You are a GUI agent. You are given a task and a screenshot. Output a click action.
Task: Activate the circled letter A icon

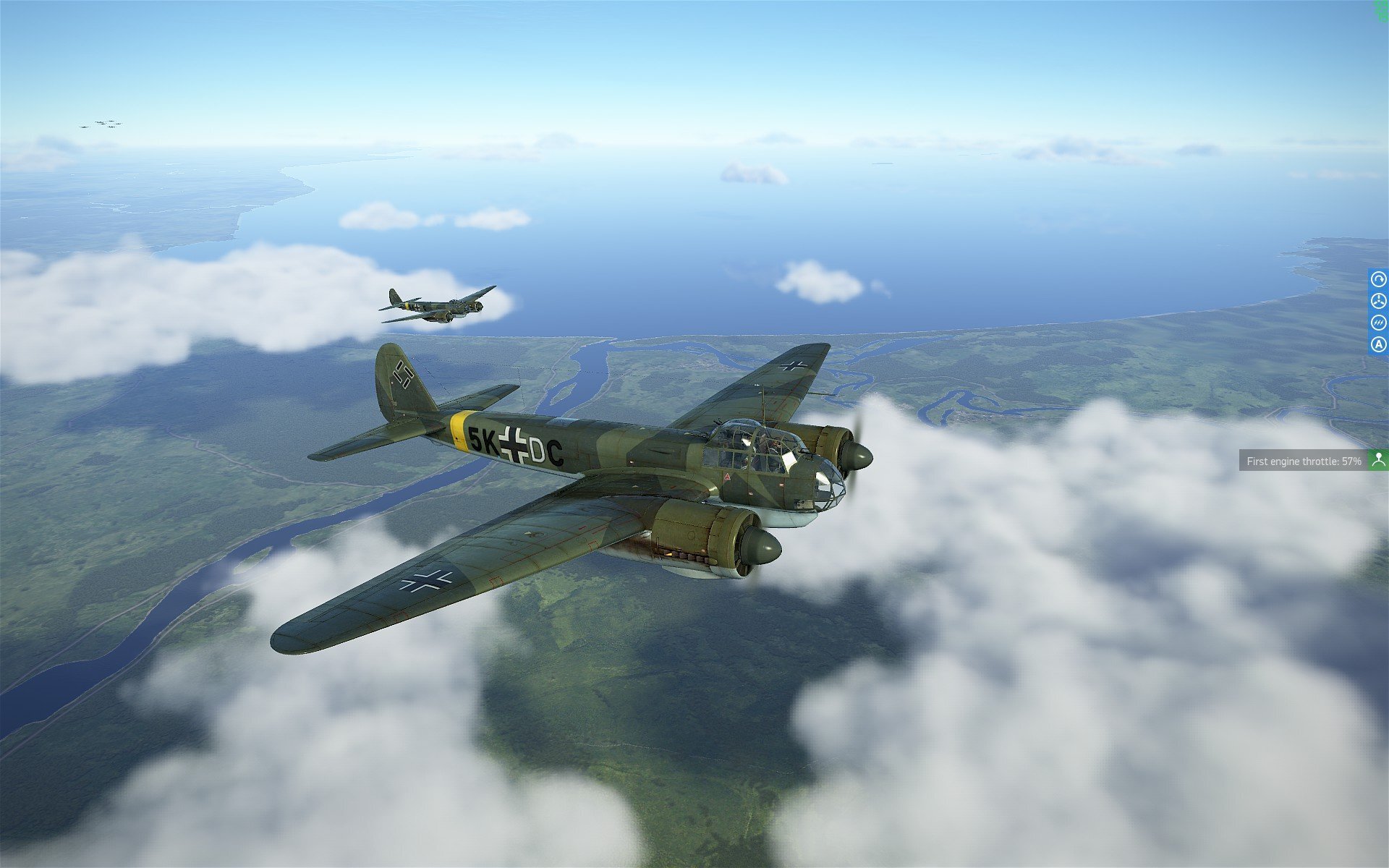[x=1378, y=345]
